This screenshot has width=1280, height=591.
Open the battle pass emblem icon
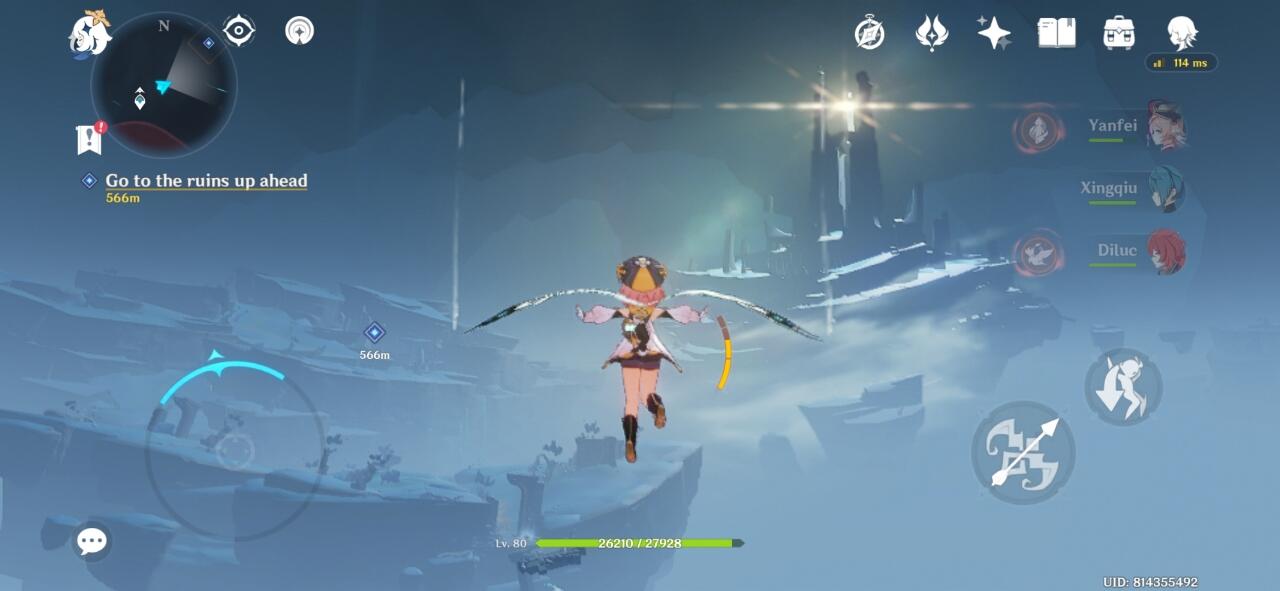point(931,33)
